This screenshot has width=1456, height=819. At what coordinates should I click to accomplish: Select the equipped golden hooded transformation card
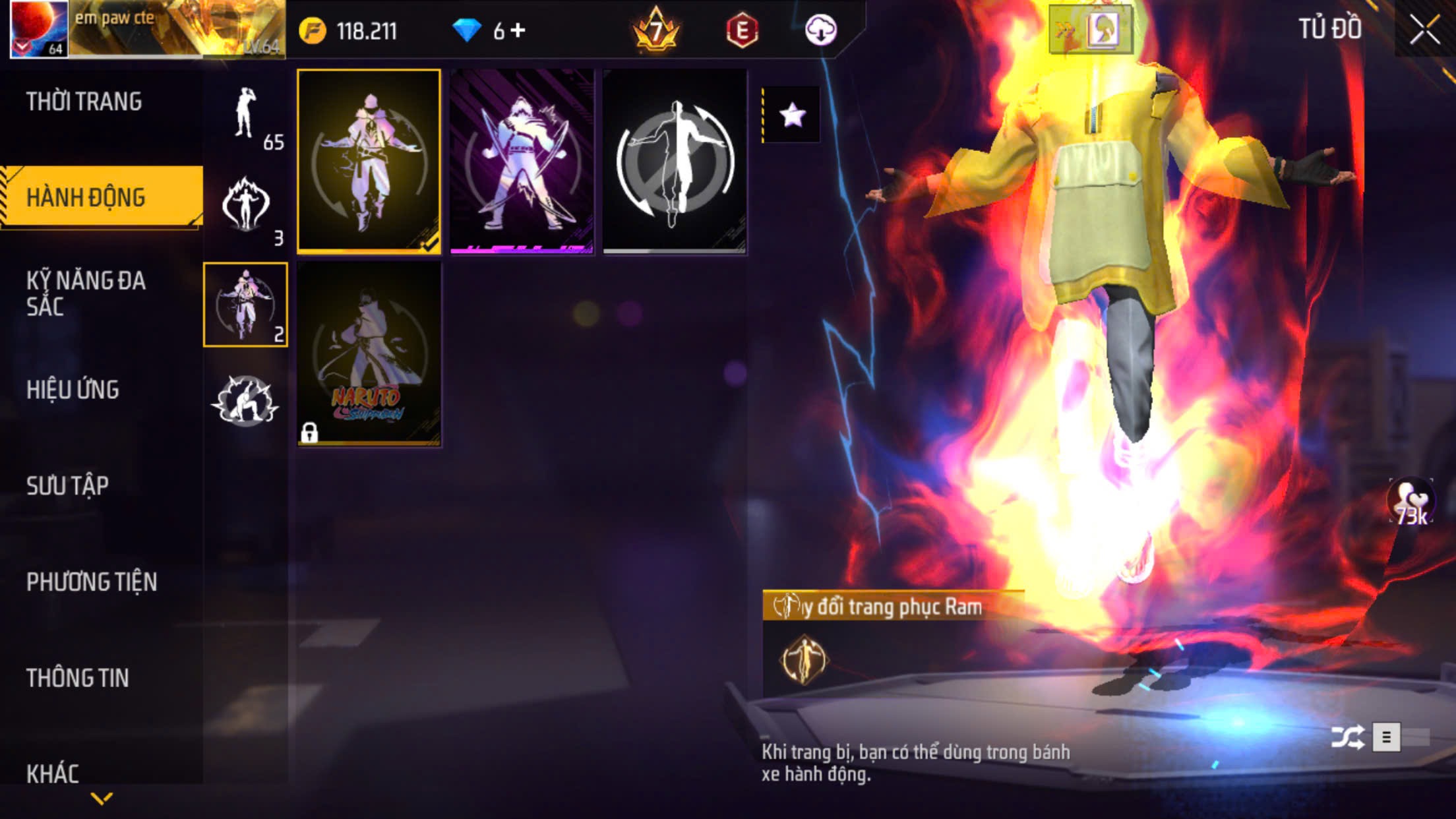369,162
